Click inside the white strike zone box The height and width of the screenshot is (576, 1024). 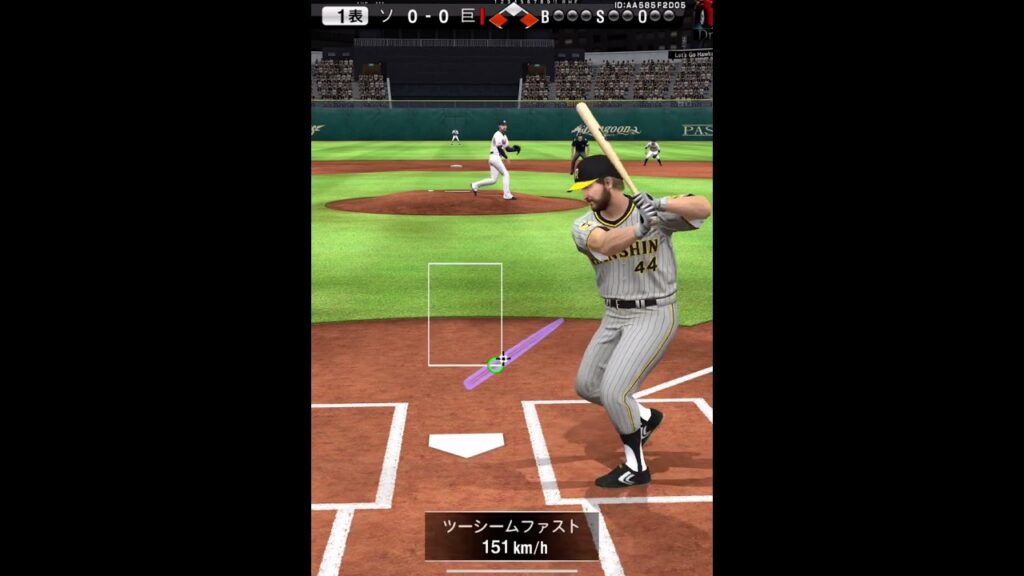pyautogui.click(x=465, y=312)
